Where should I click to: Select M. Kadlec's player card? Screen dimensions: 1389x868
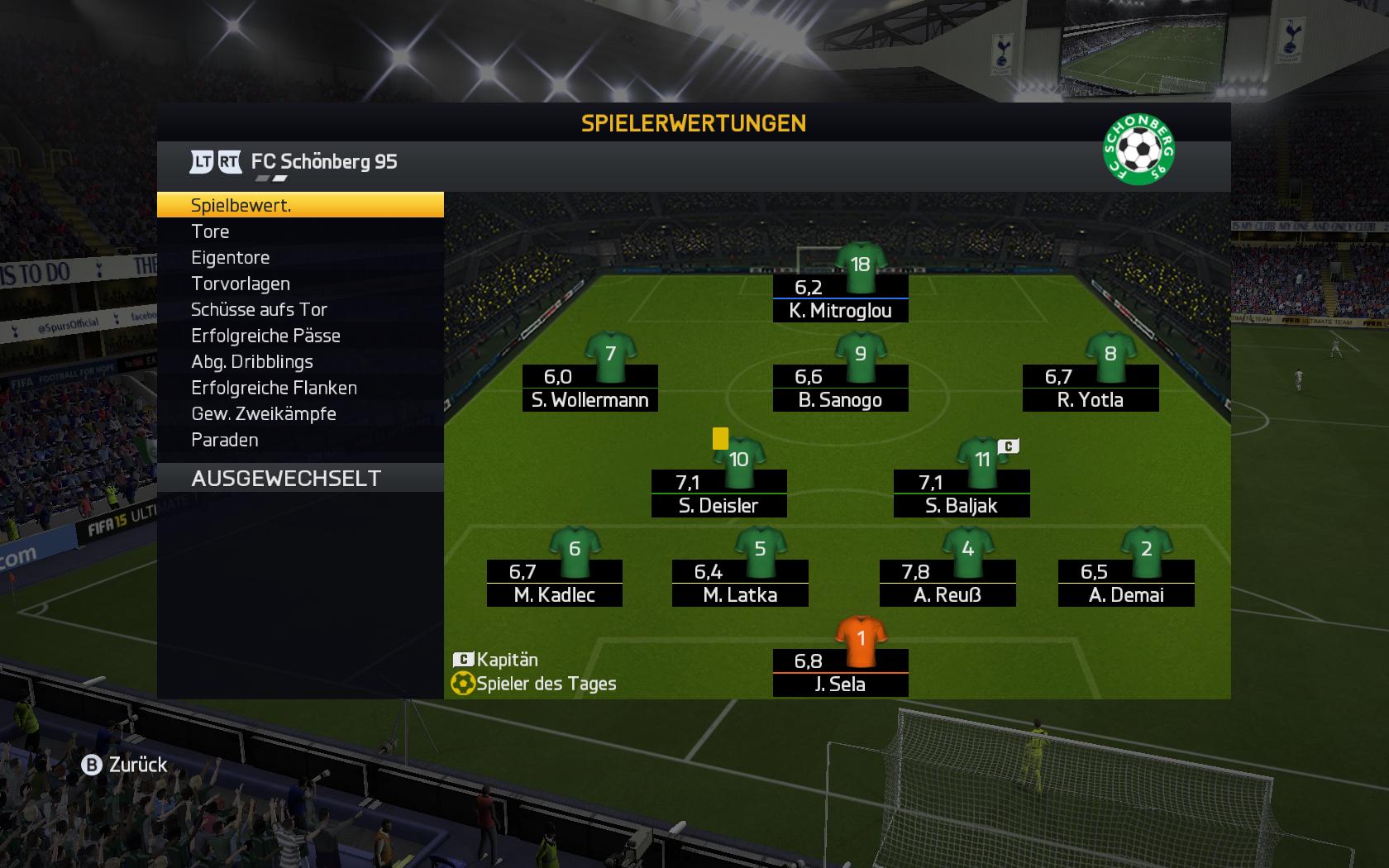(554, 584)
